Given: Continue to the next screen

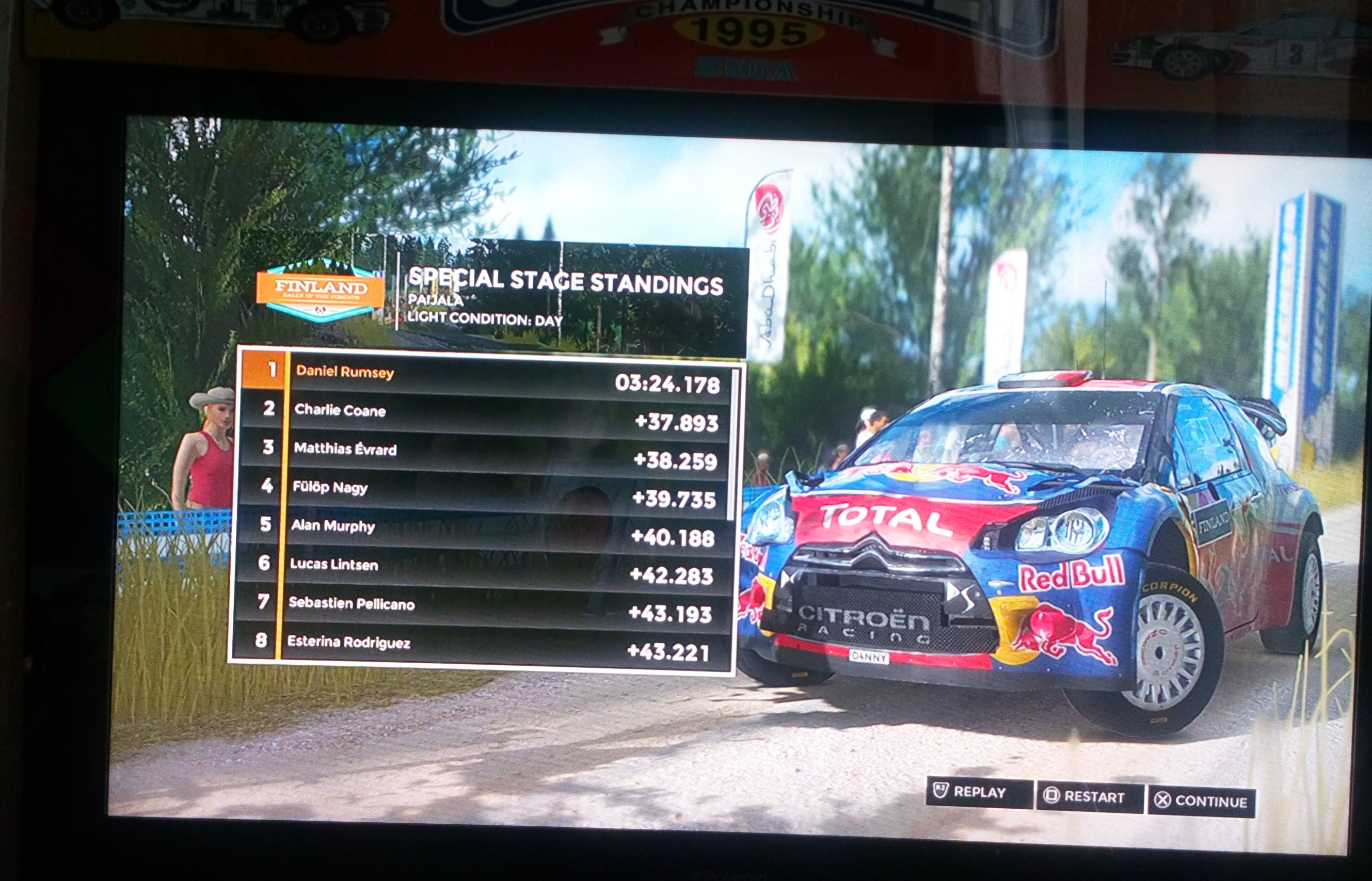Looking at the screenshot, I should (1201, 801).
